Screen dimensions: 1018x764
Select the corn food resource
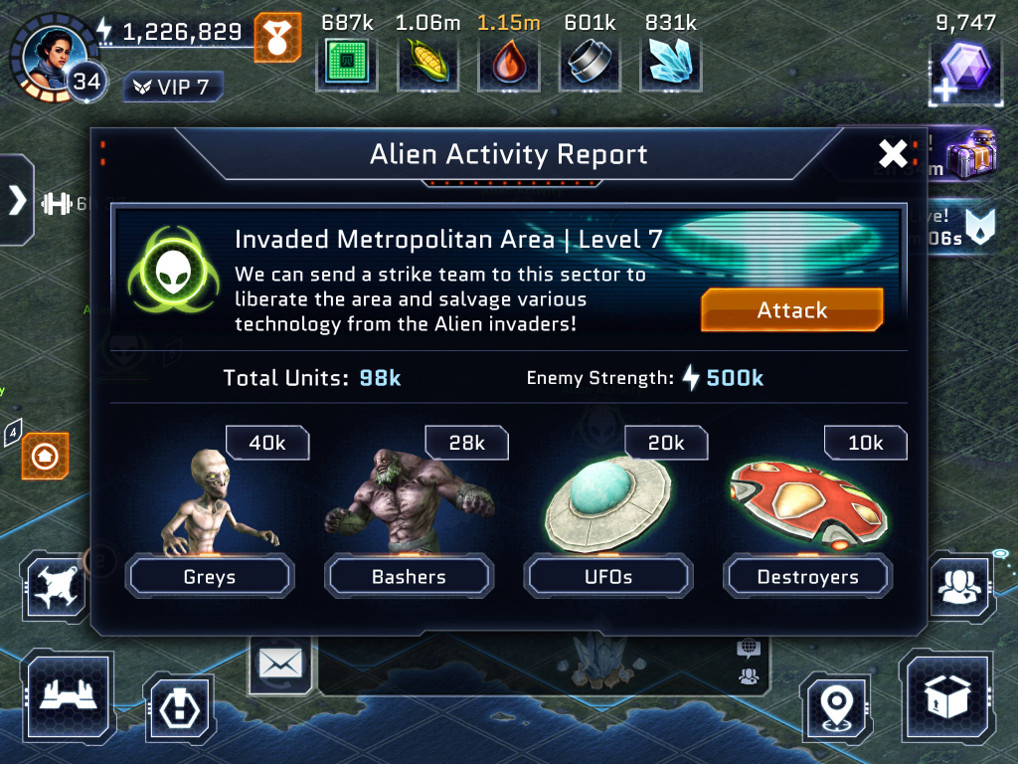click(x=427, y=63)
